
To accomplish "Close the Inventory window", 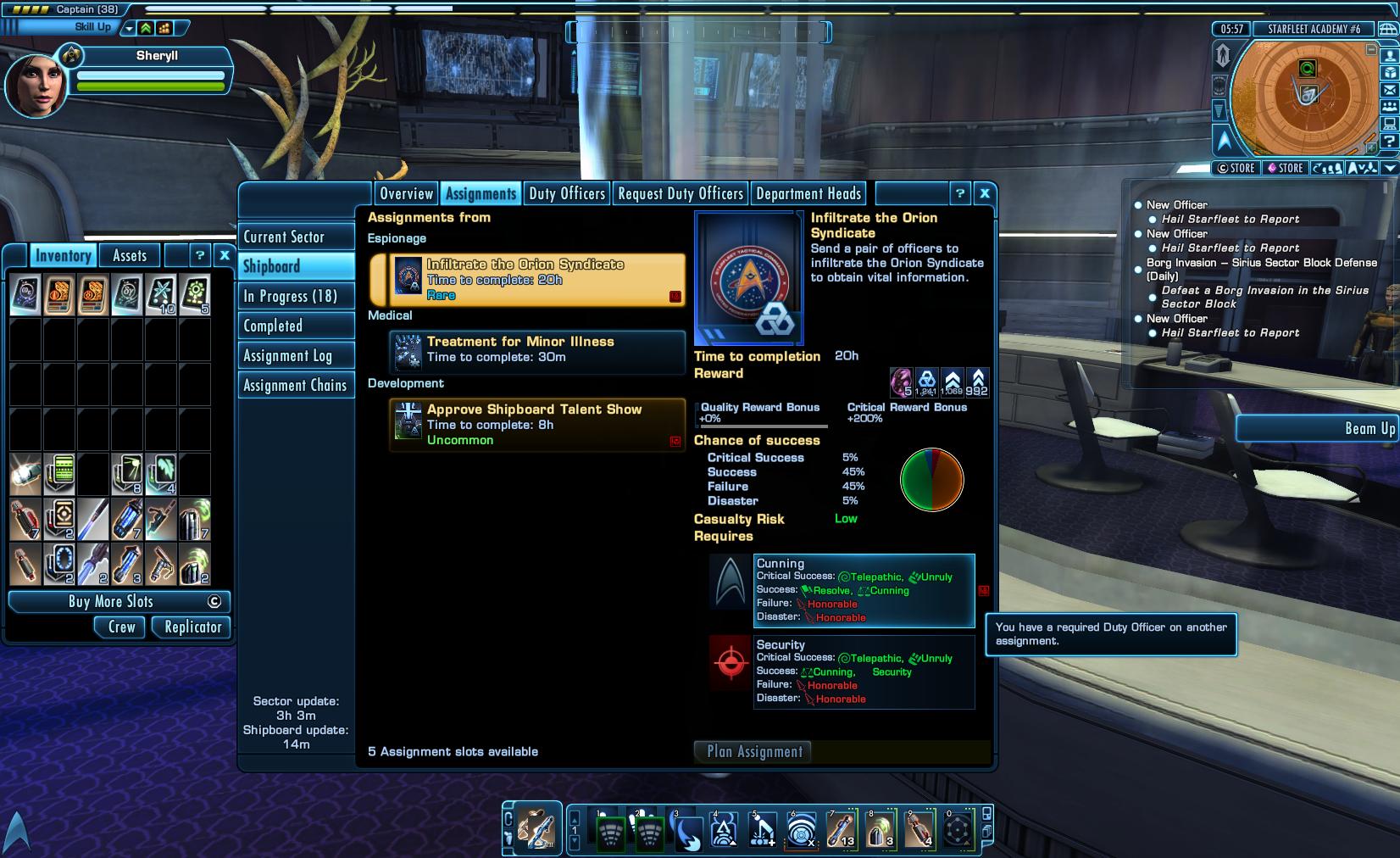I will pos(225,254).
